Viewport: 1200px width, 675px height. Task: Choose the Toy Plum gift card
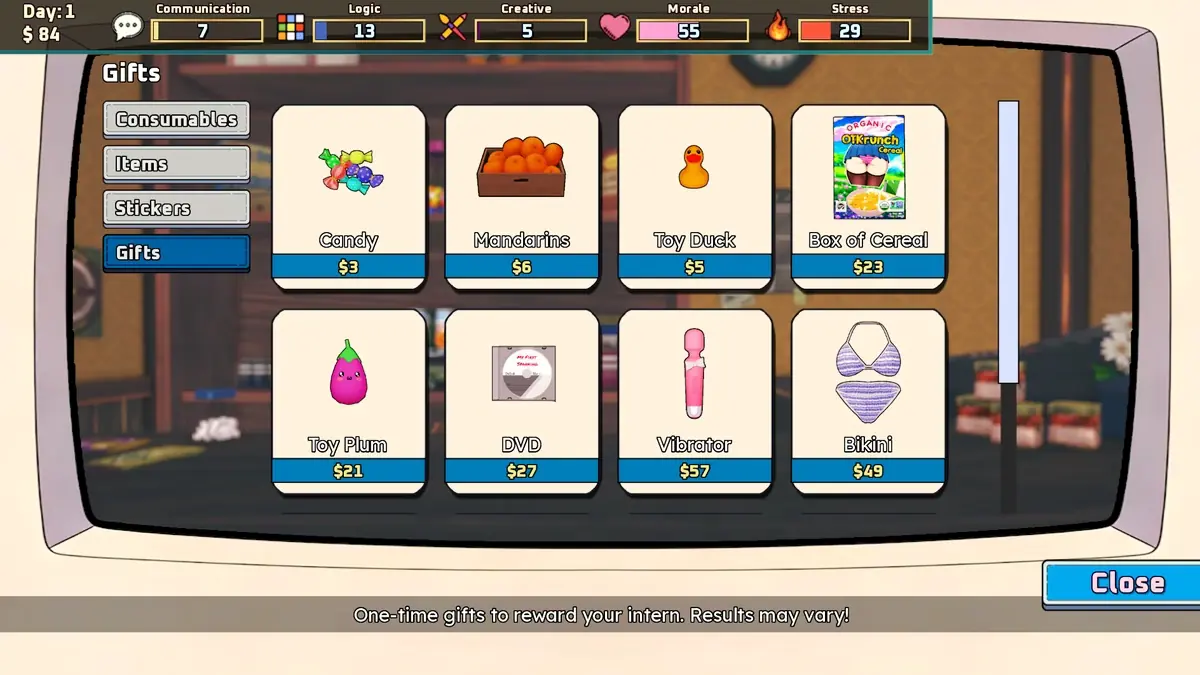(x=349, y=401)
